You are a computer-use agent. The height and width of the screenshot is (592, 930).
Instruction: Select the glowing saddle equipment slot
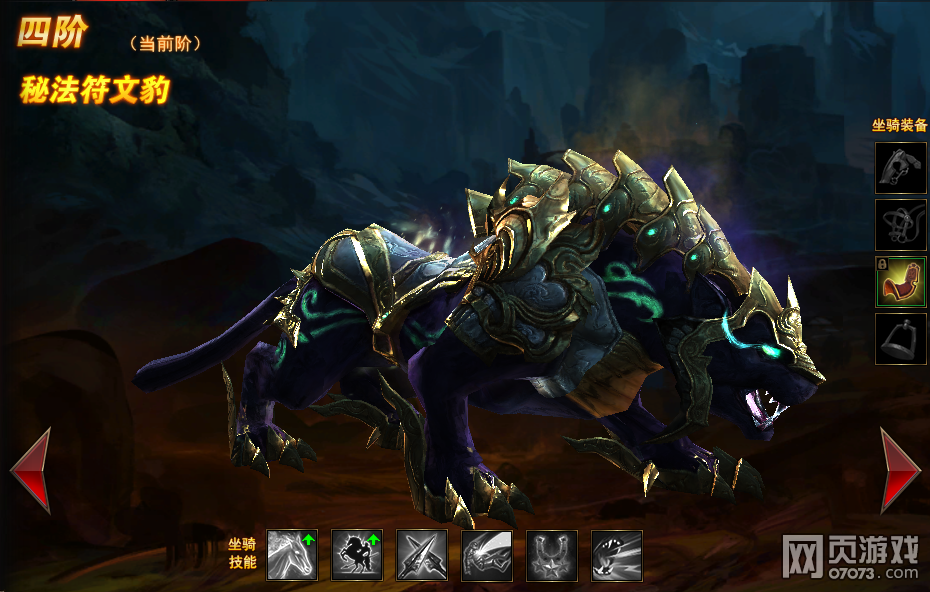click(x=901, y=282)
